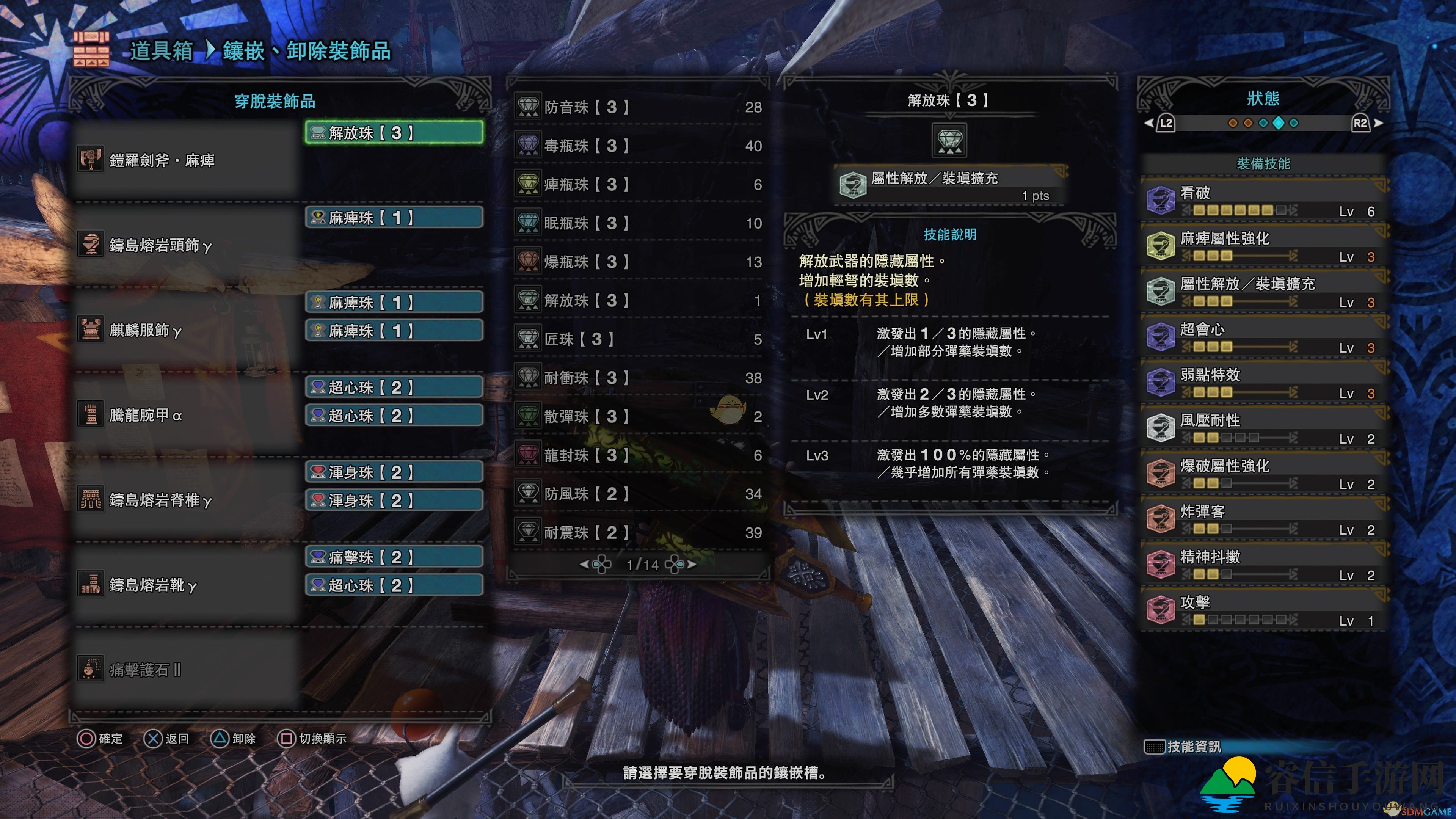Screen dimensions: 1456x819
Task: Choose 爆瓶珠【3】 from the list
Action: coord(639,262)
